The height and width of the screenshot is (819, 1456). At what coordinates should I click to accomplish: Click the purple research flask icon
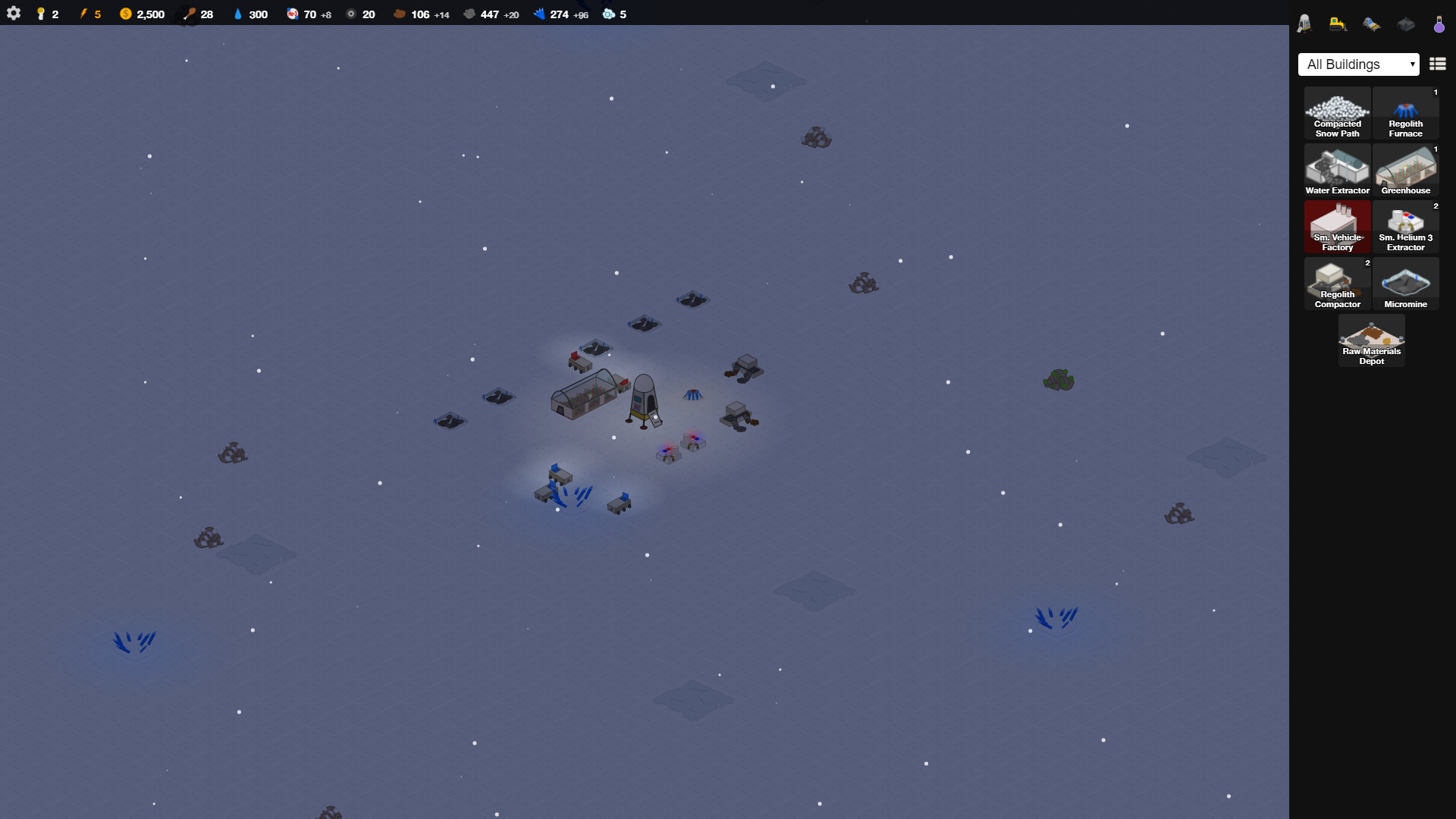tap(1439, 24)
